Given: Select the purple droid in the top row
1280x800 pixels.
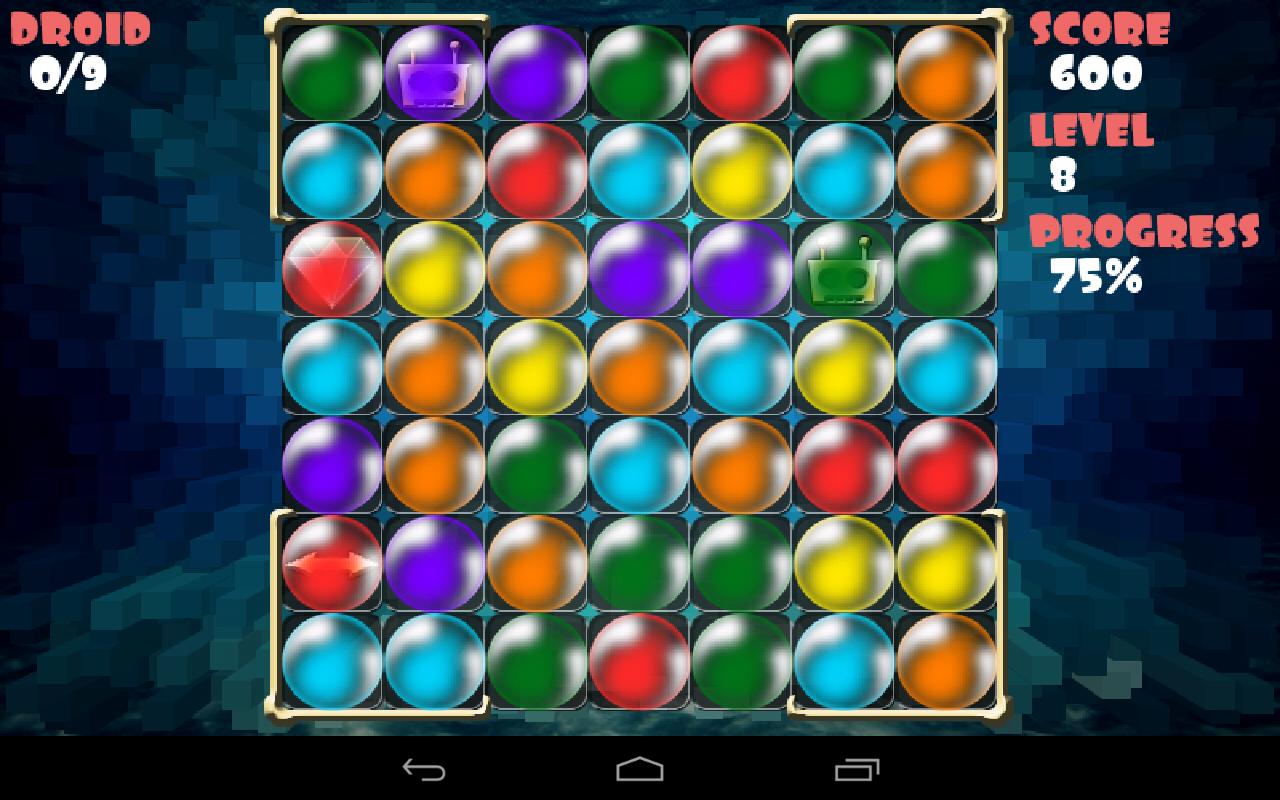Looking at the screenshot, I should 433,70.
